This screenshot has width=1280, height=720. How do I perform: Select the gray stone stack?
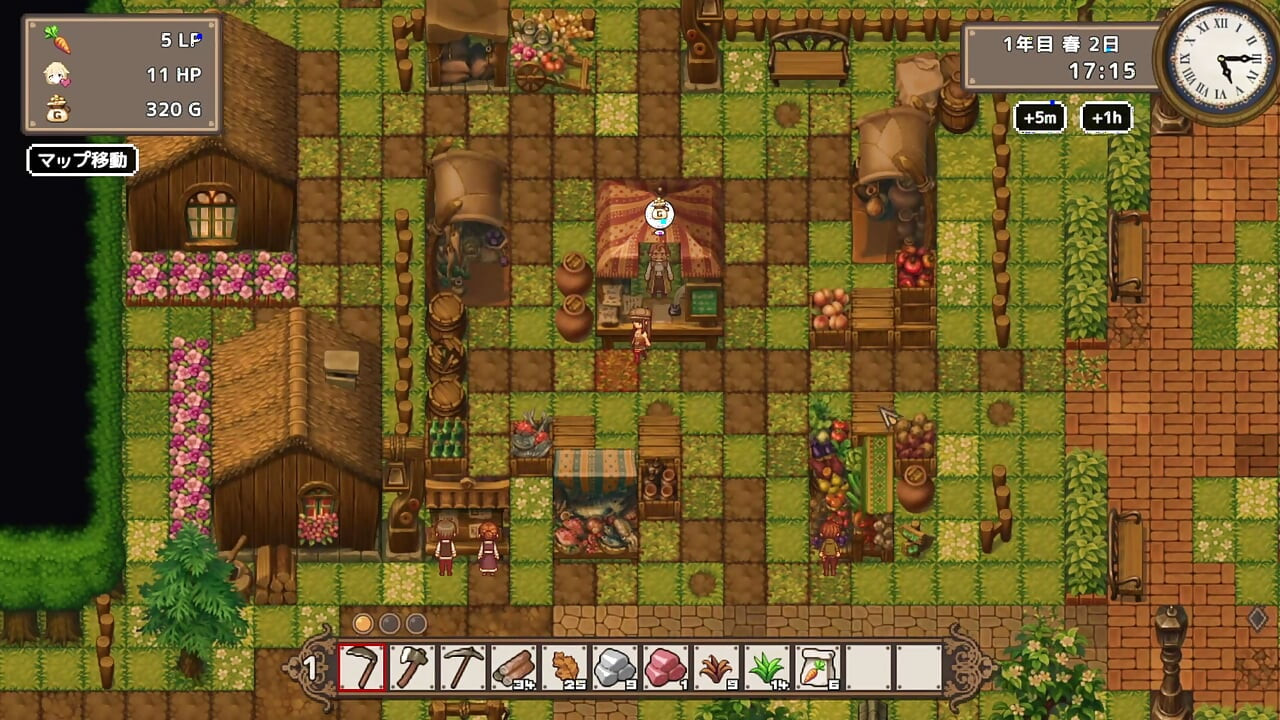pos(615,667)
